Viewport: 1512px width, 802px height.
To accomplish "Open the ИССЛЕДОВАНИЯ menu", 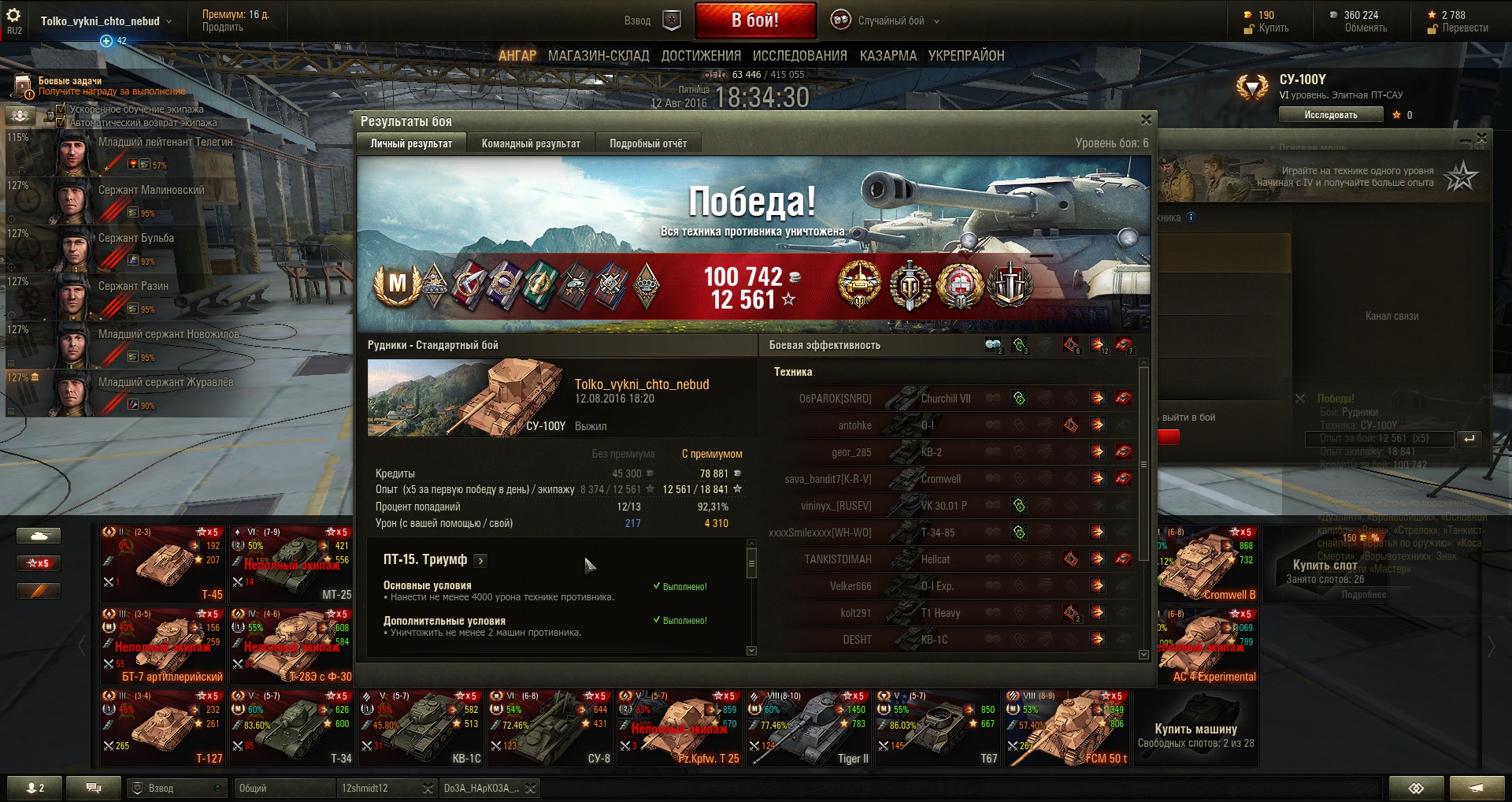I will tap(799, 56).
